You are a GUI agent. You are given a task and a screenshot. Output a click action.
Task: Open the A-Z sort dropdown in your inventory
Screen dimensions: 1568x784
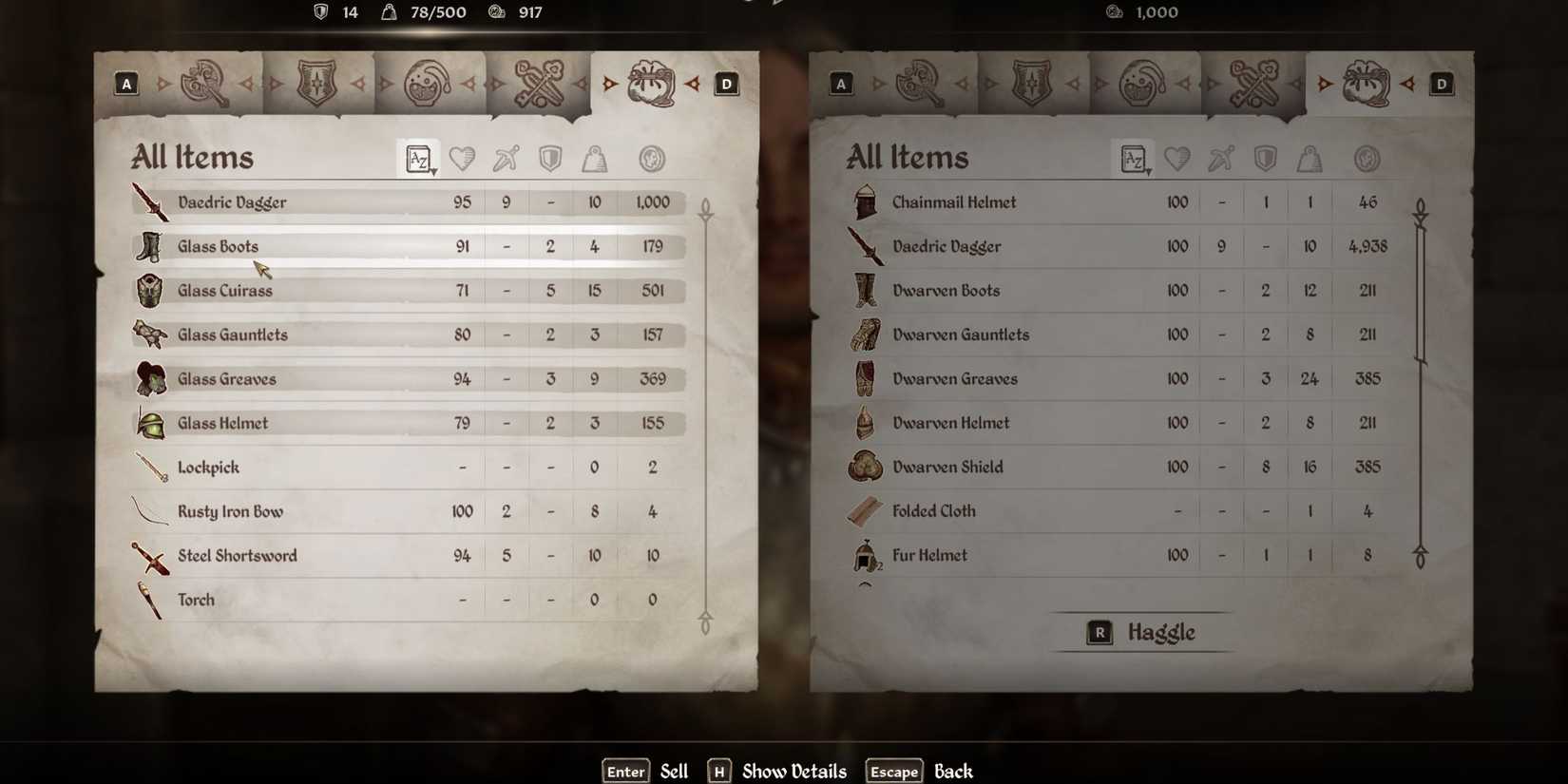(419, 159)
